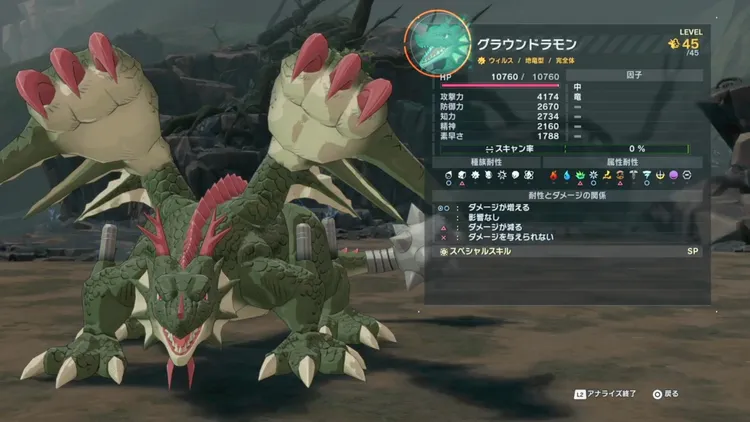750x422 pixels.
Task: Show the 属性耐性 attribute resistance section
Action: [x=623, y=161]
